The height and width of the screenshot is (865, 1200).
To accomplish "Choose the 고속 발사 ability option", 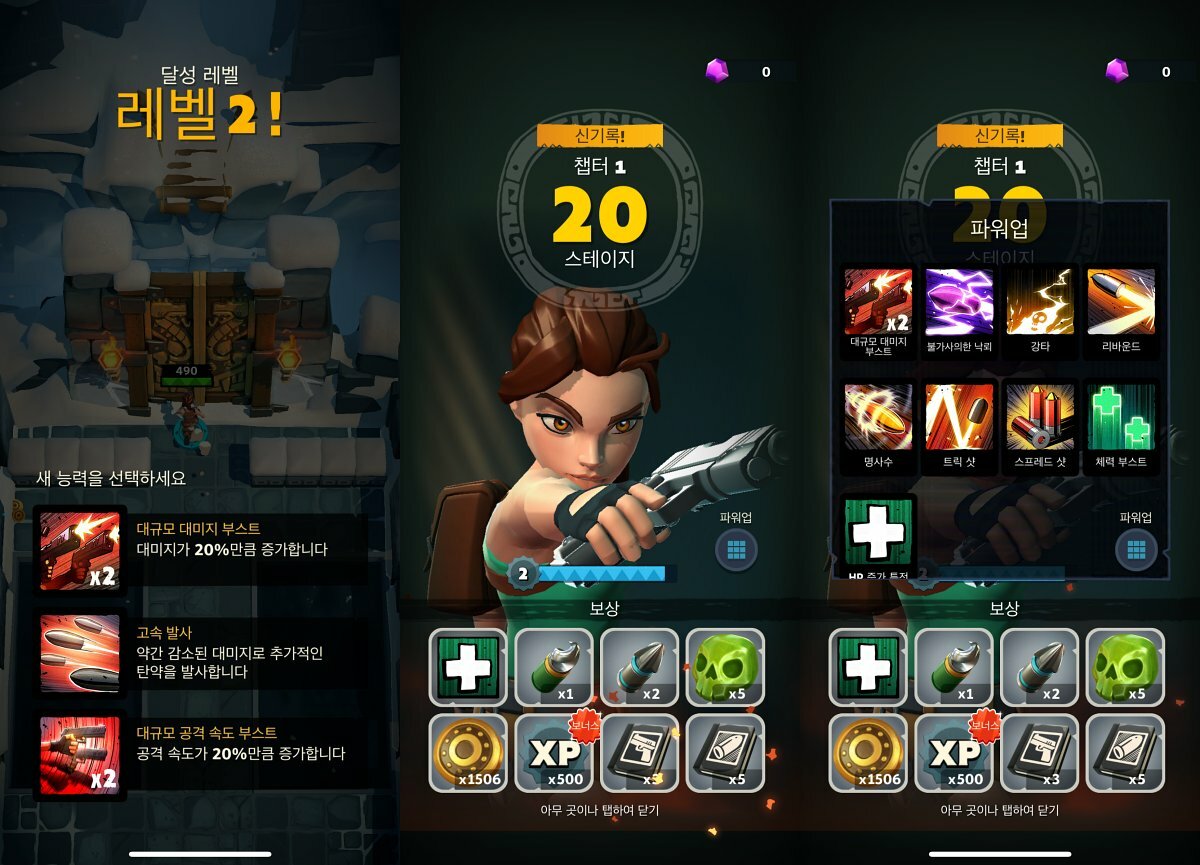I will [x=200, y=653].
